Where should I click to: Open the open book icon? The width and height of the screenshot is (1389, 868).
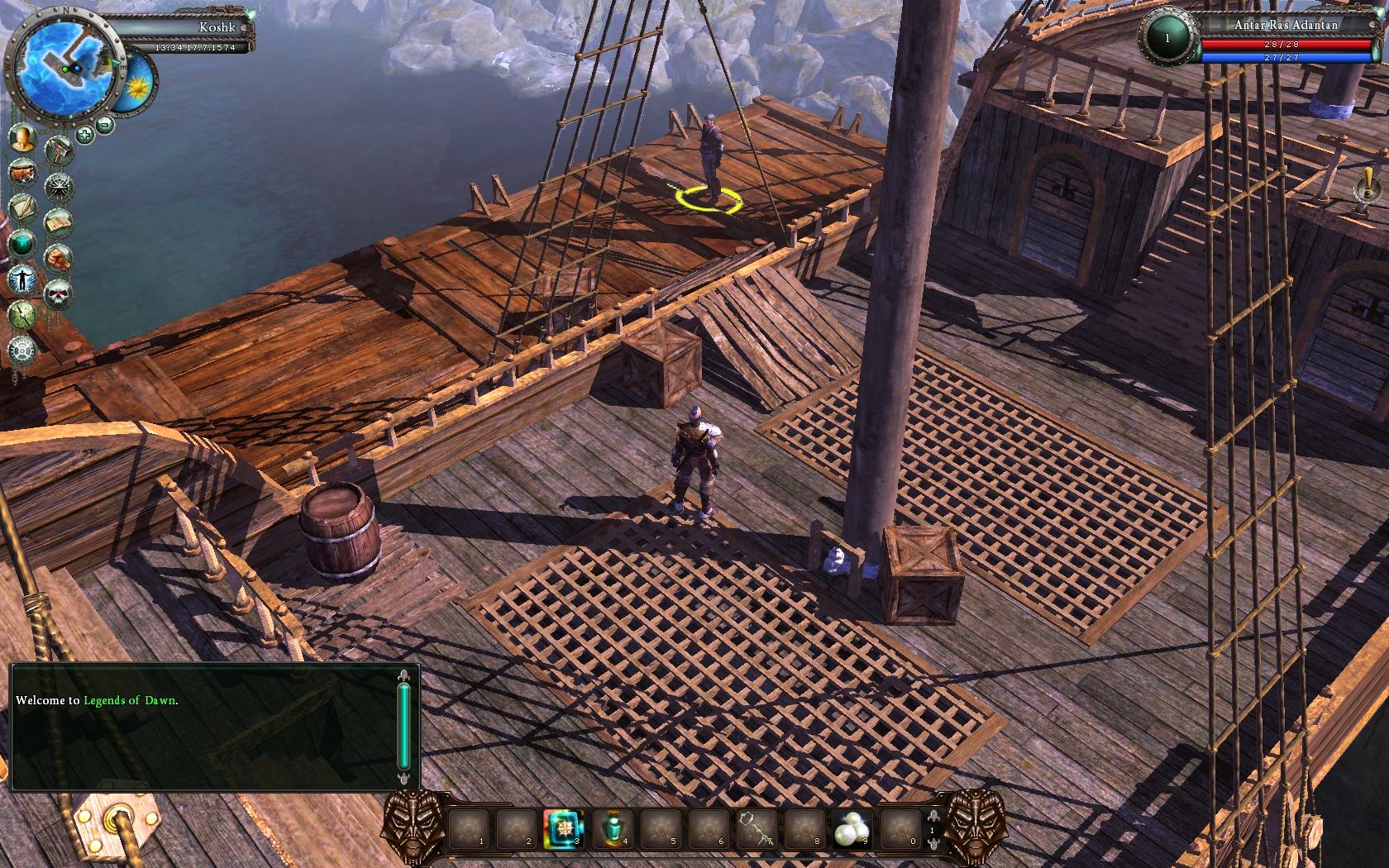(59, 222)
